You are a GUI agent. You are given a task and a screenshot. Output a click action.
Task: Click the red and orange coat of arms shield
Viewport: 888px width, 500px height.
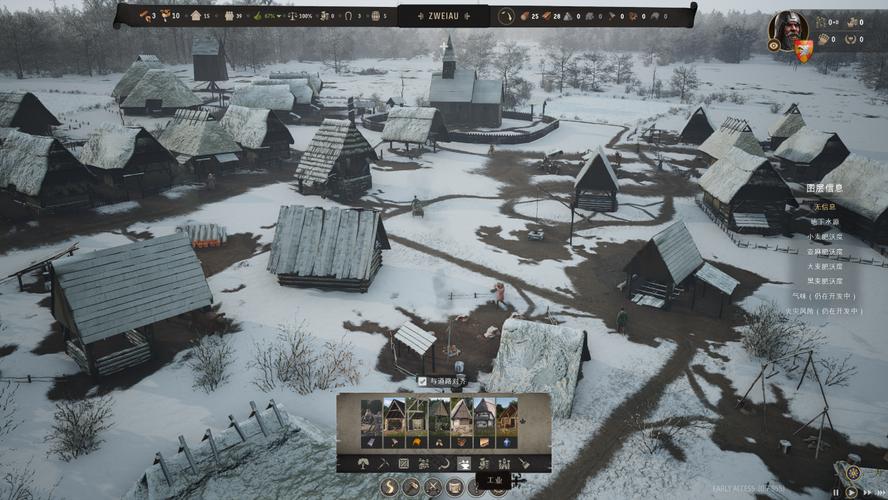pos(803,50)
